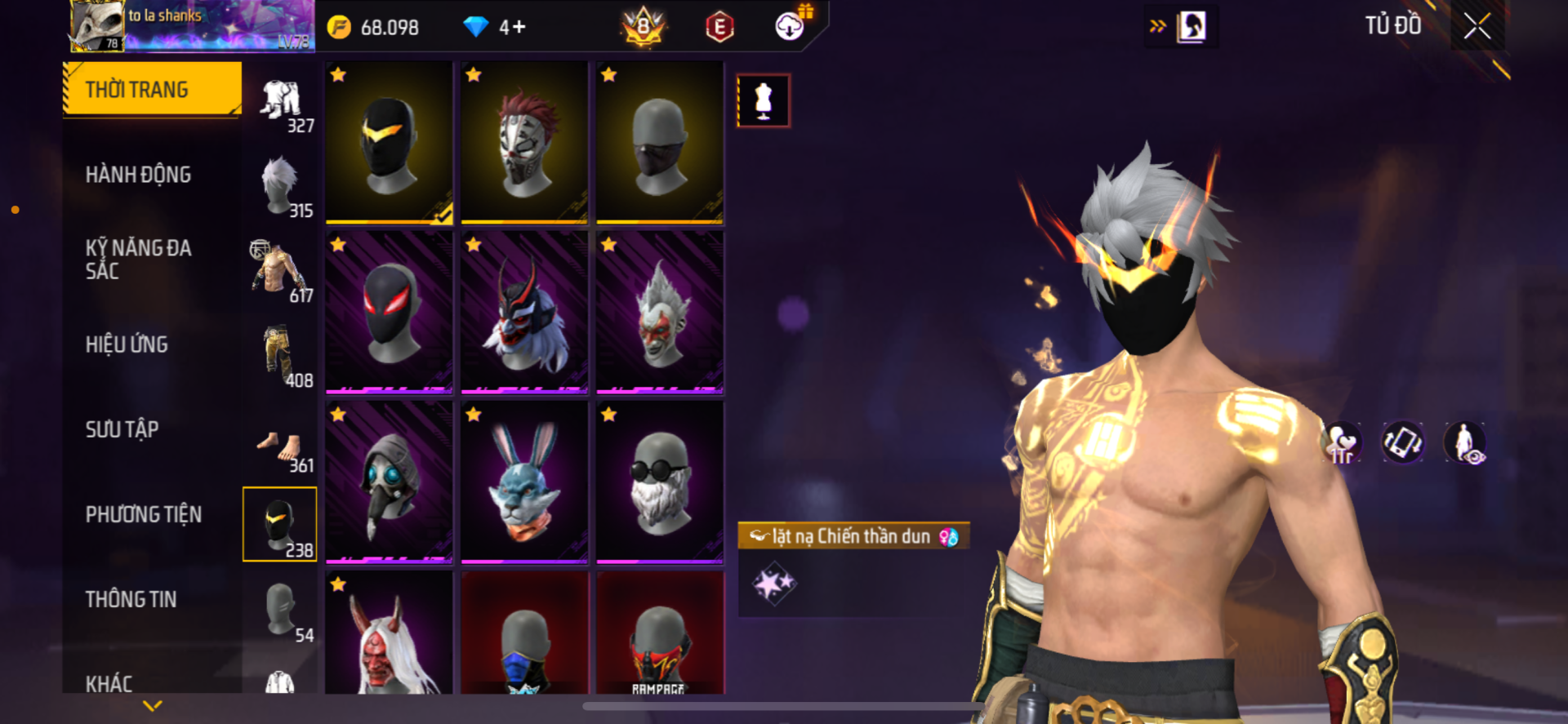Select the white beard mask with sunglasses
The image size is (1568, 724).
click(660, 482)
